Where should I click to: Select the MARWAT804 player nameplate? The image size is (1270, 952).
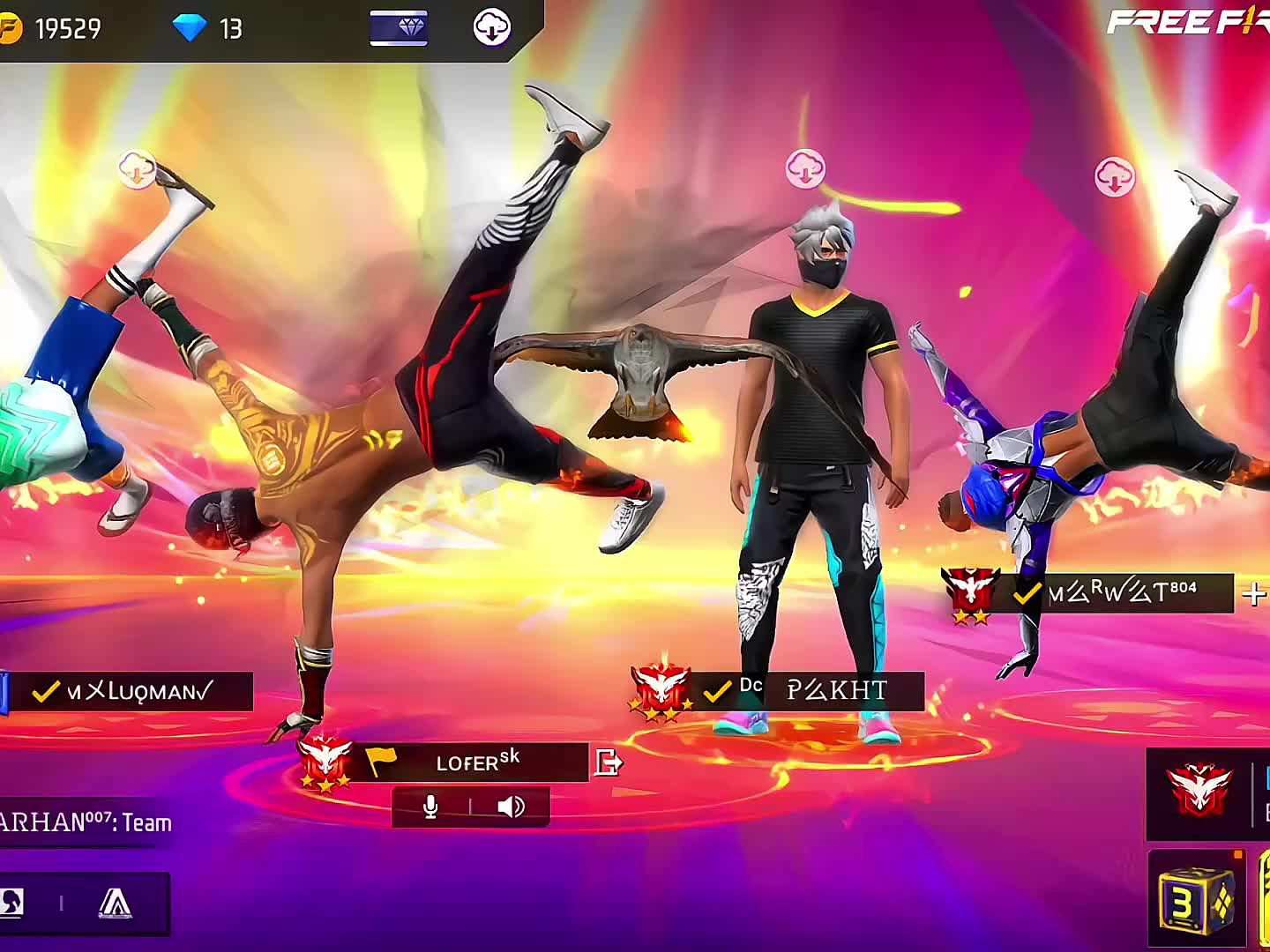1120,593
